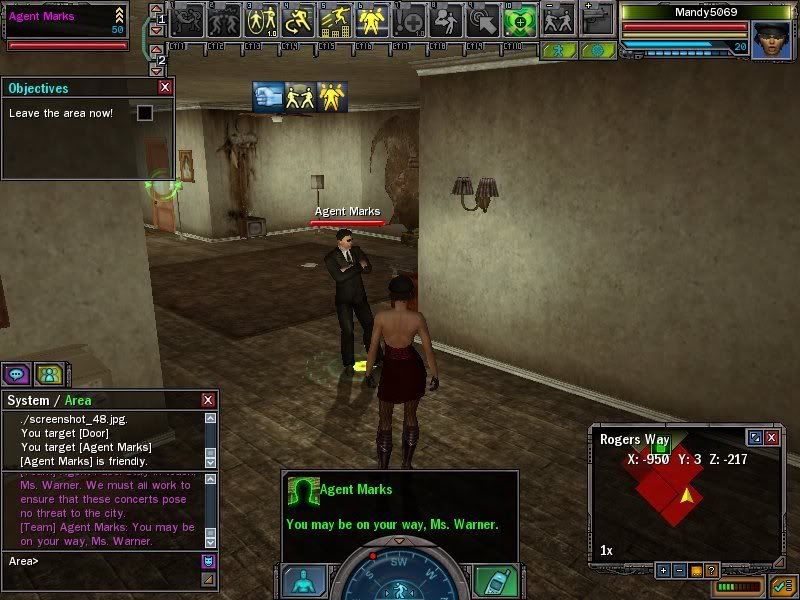Open the speech bubble chat button

[16, 374]
